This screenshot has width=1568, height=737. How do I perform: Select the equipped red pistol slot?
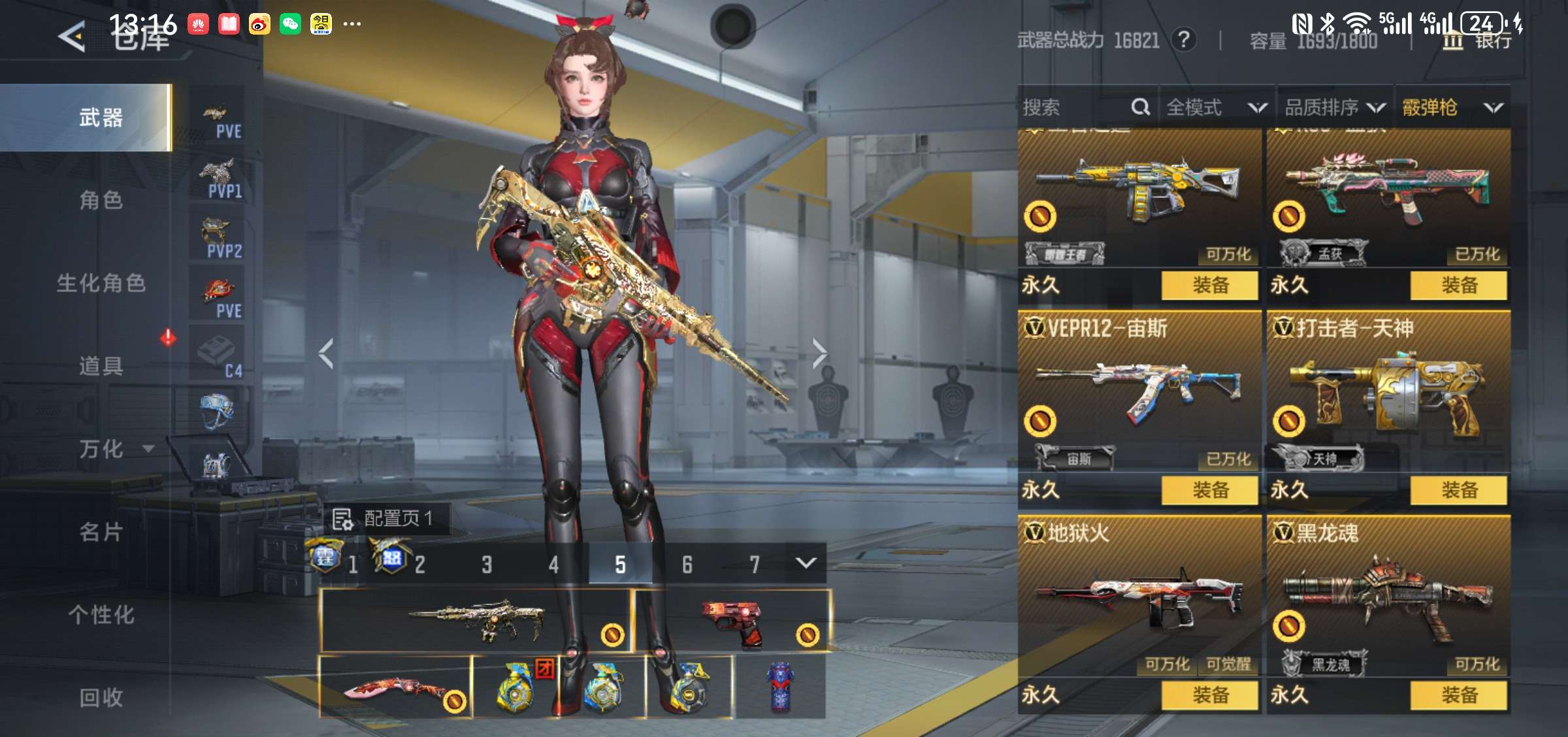pyautogui.click(x=732, y=621)
